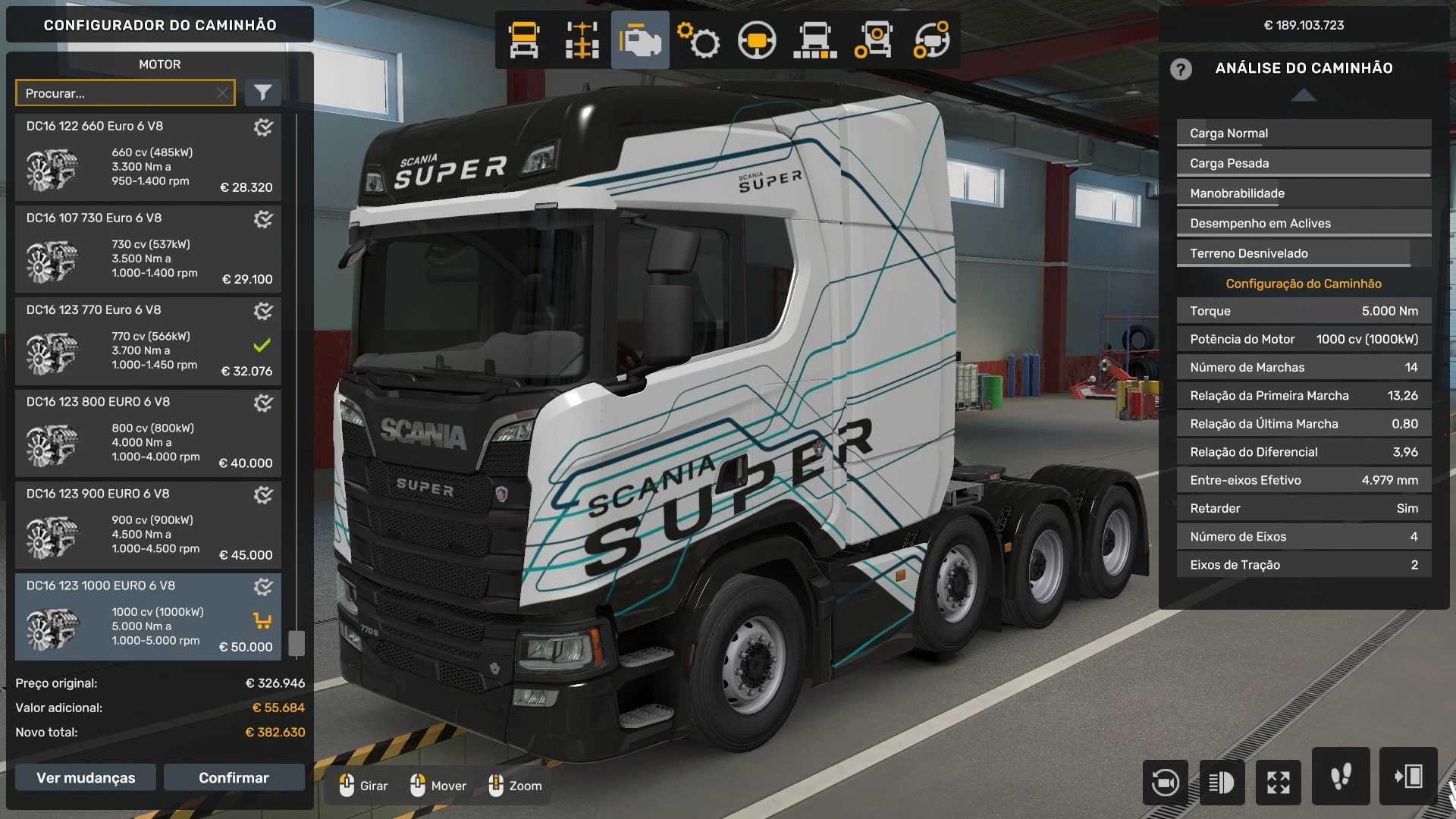Switch to the truck cabin category tab

(524, 39)
